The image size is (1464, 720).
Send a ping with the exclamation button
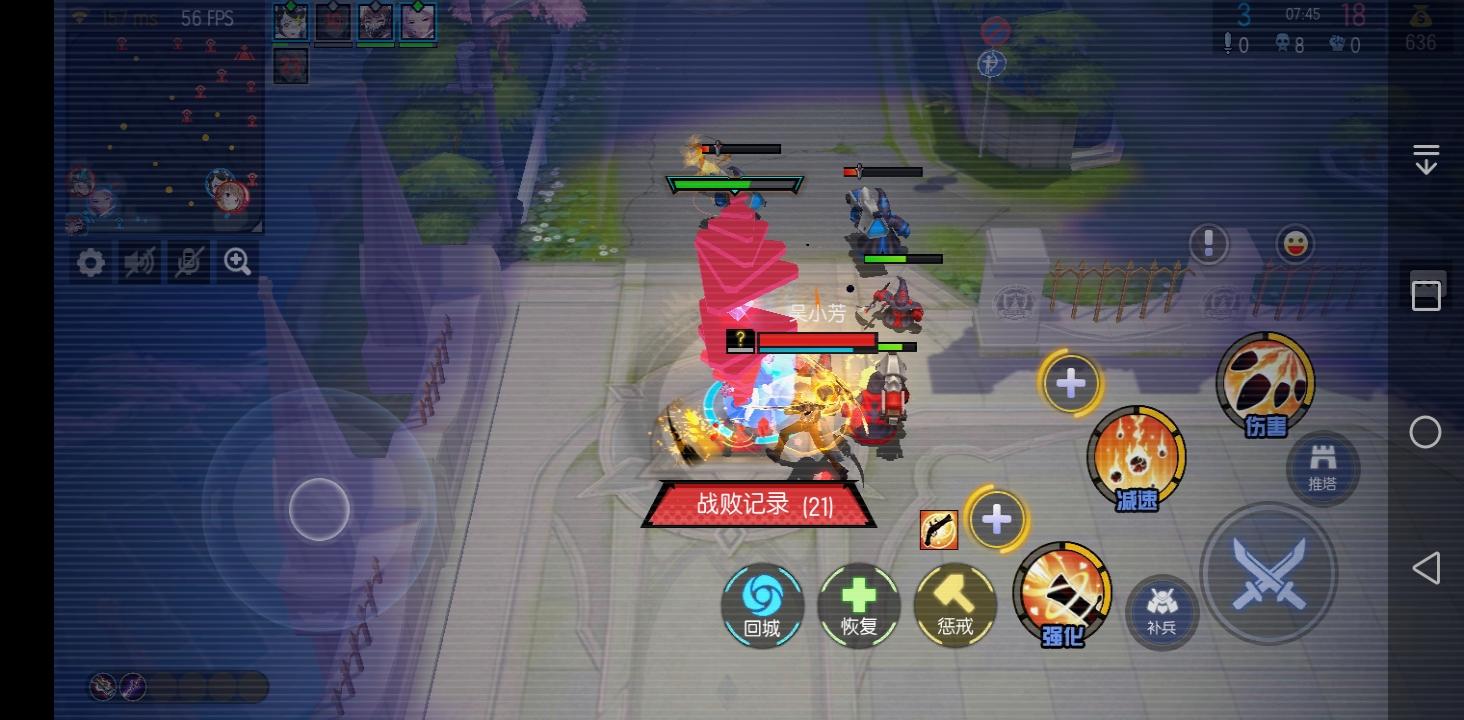click(x=1208, y=243)
